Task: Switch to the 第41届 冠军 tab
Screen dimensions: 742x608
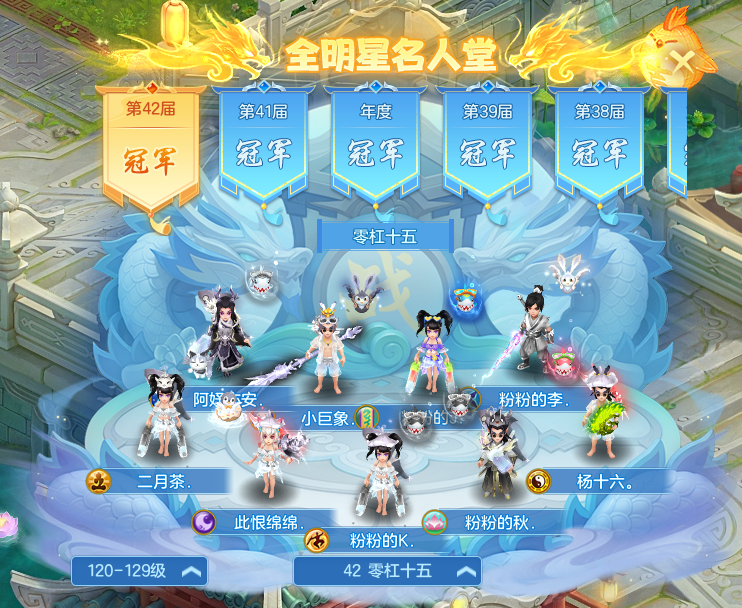Action: [x=264, y=142]
